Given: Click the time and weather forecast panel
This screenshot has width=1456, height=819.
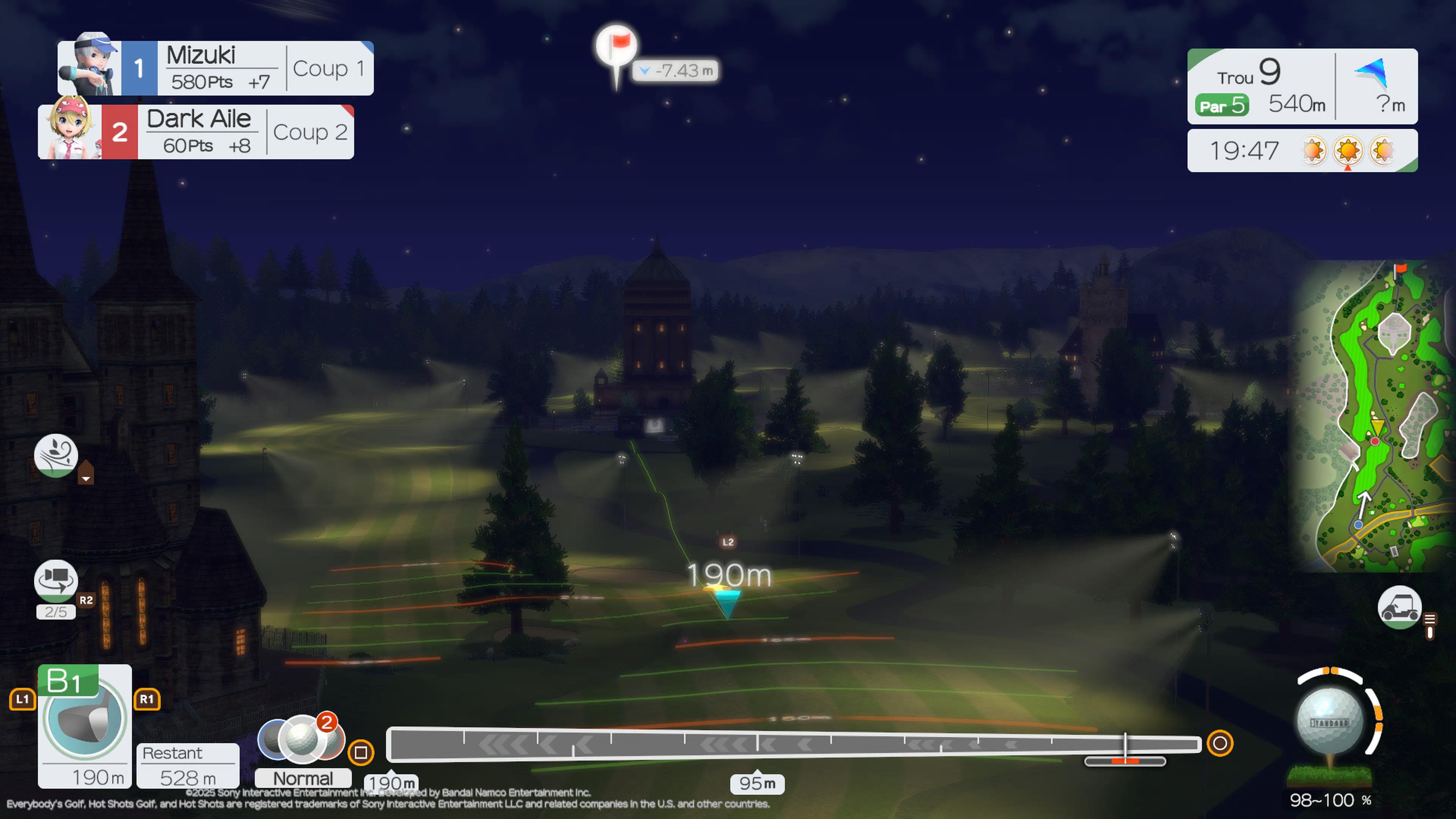Looking at the screenshot, I should coord(1302,151).
